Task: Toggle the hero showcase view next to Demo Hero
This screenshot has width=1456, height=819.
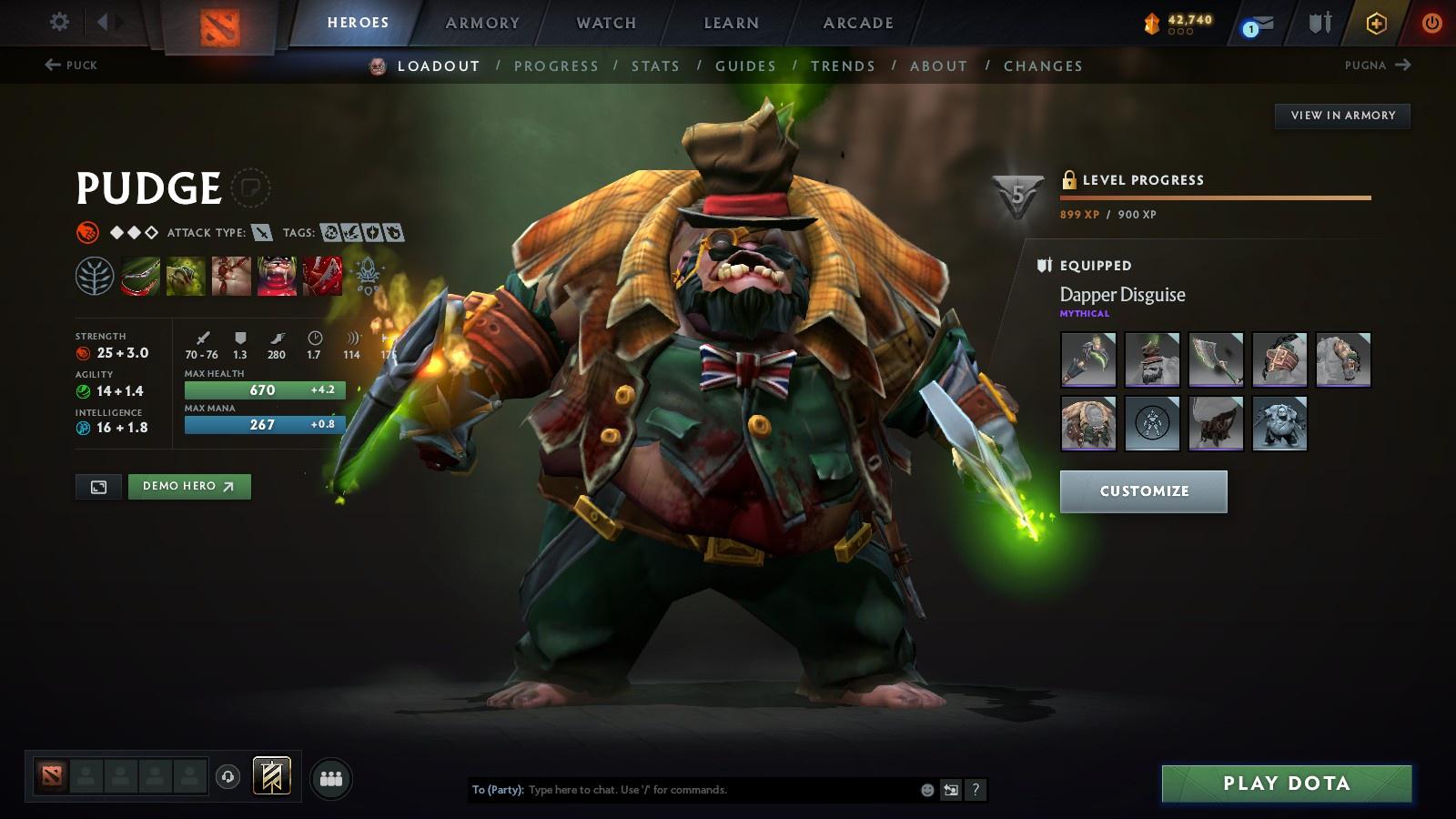Action: pos(98,487)
